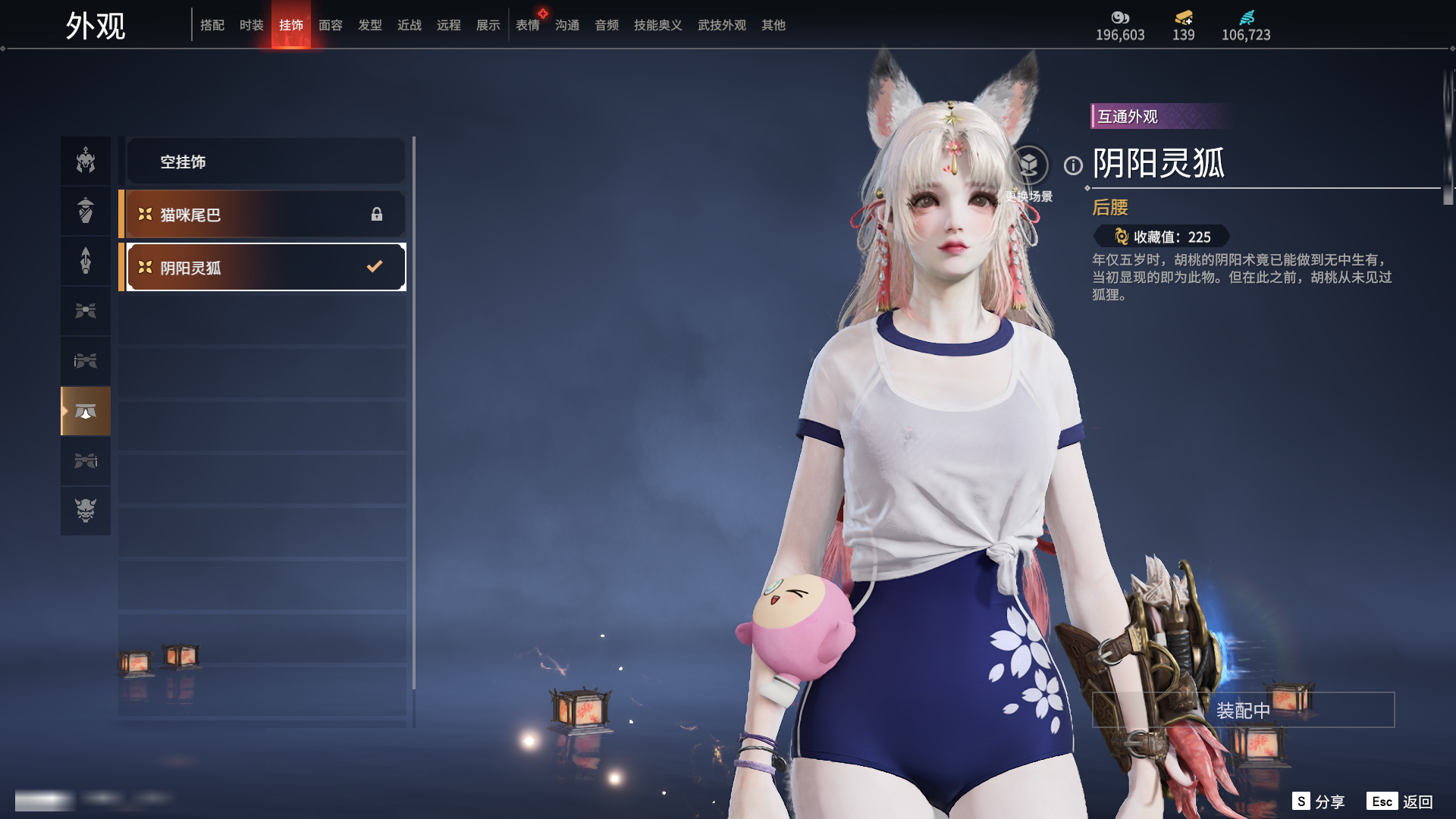The image size is (1456, 819).
Task: Select the 阴阳灵狐 accessory row
Action: [265, 267]
